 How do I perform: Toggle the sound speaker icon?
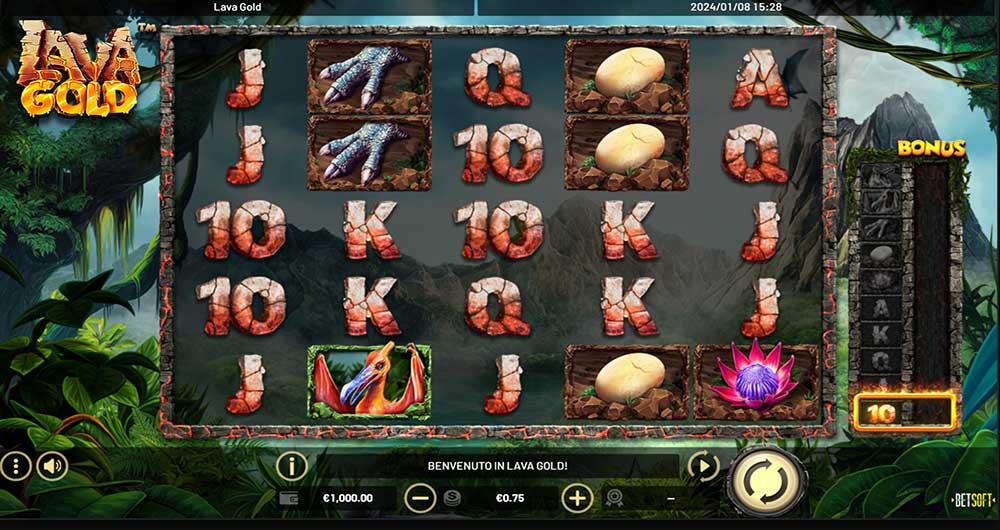coord(52,466)
